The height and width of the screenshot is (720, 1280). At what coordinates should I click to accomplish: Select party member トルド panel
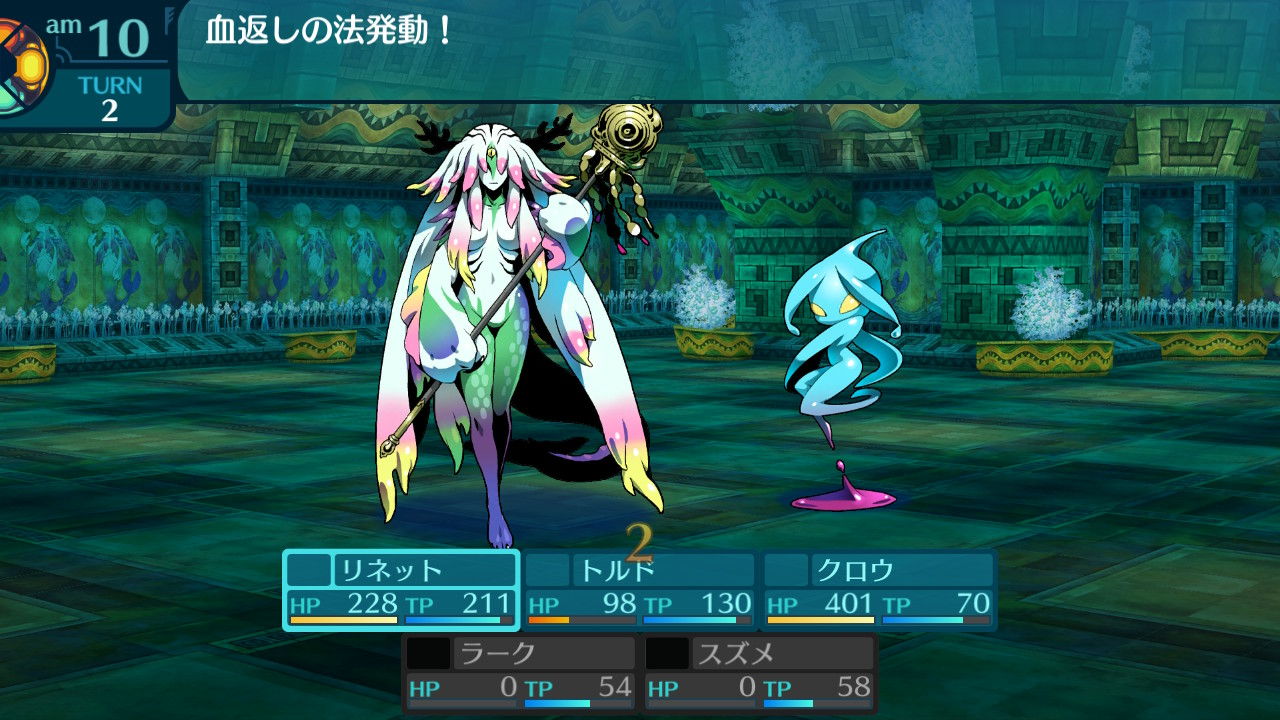640,590
